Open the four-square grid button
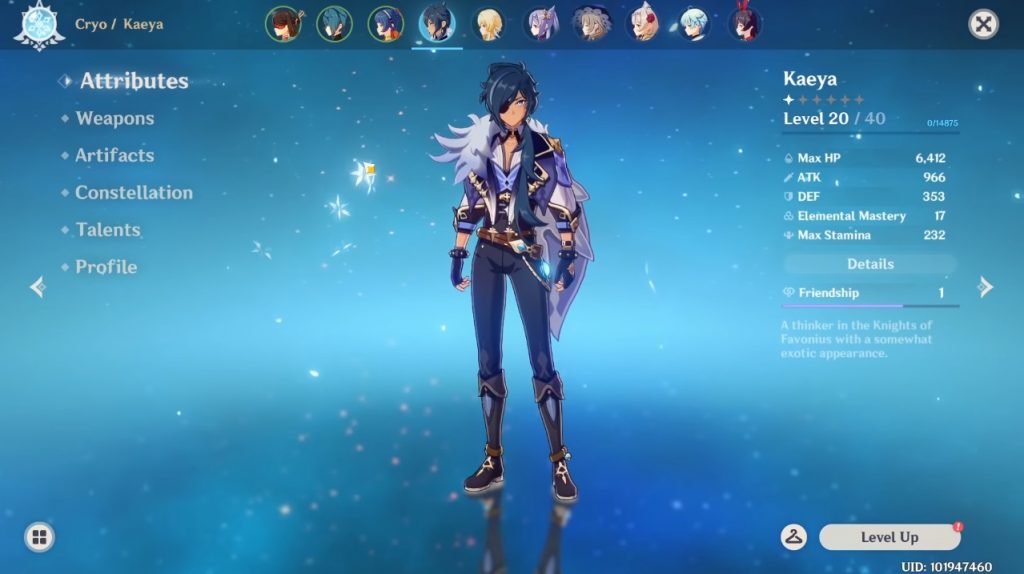The width and height of the screenshot is (1024, 574). click(x=39, y=538)
